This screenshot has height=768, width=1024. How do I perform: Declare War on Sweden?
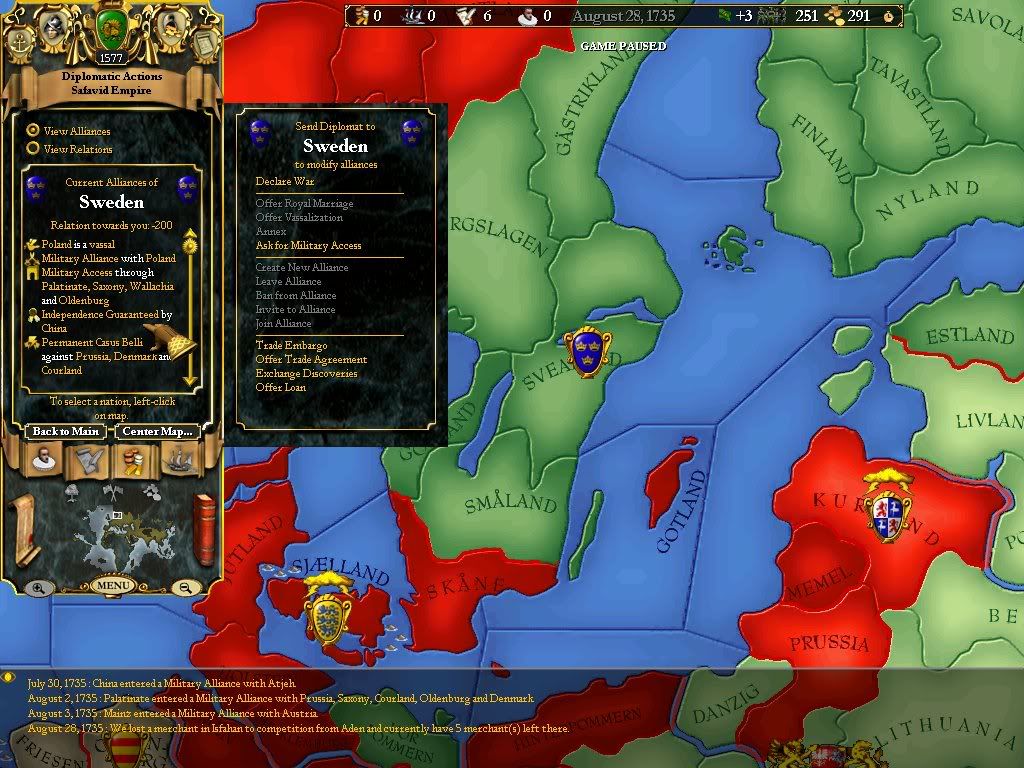pyautogui.click(x=285, y=182)
